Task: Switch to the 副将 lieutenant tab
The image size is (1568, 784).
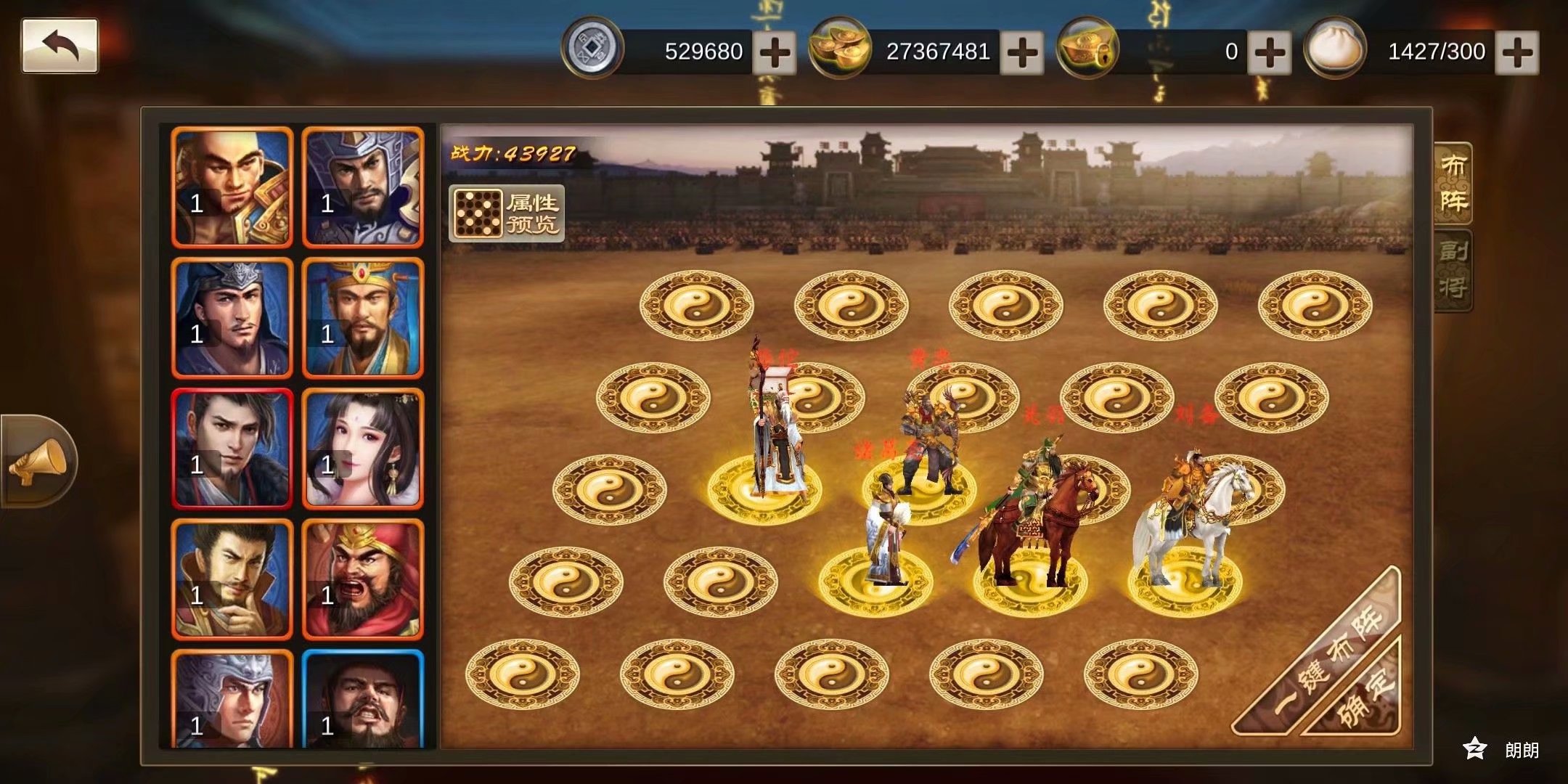Action: (1453, 270)
